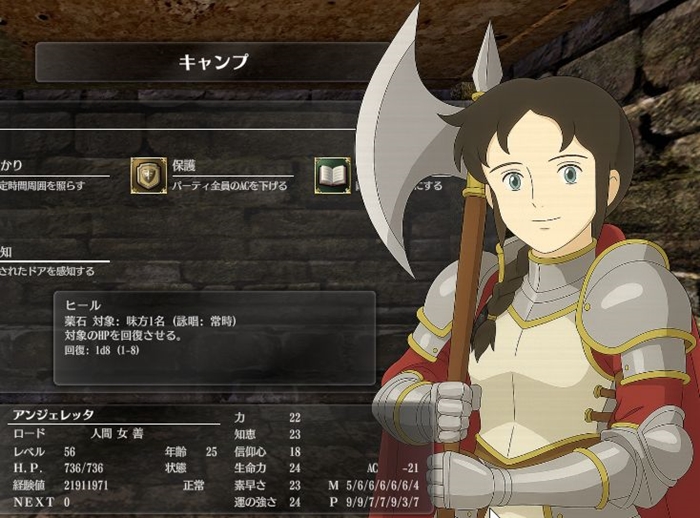
Task: Select the 保護 (Protection) shield spell icon
Action: 148,175
